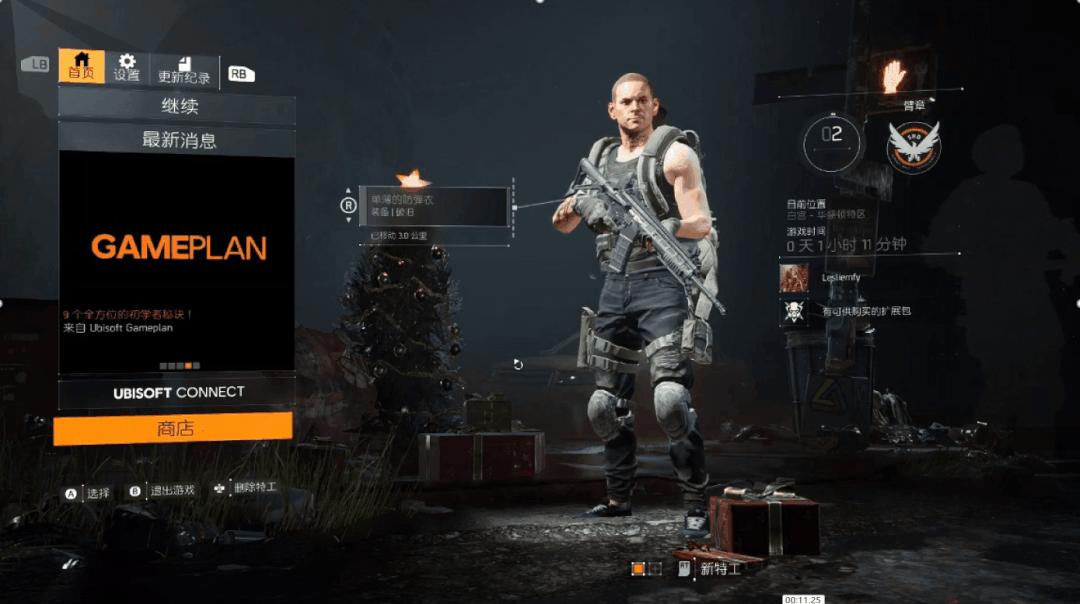
Task: Create a 新特工 new agent
Action: point(711,568)
